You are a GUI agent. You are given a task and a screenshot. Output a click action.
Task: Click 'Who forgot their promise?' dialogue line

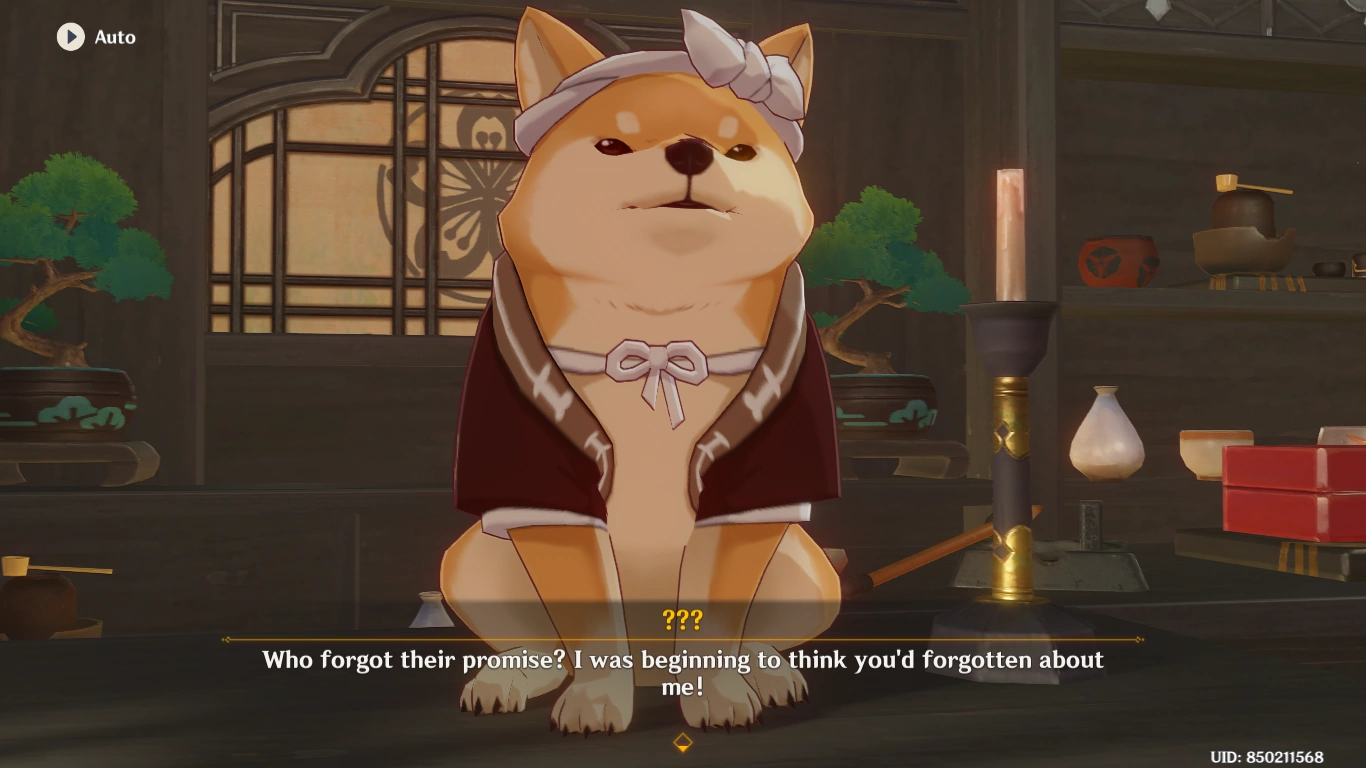(x=683, y=659)
